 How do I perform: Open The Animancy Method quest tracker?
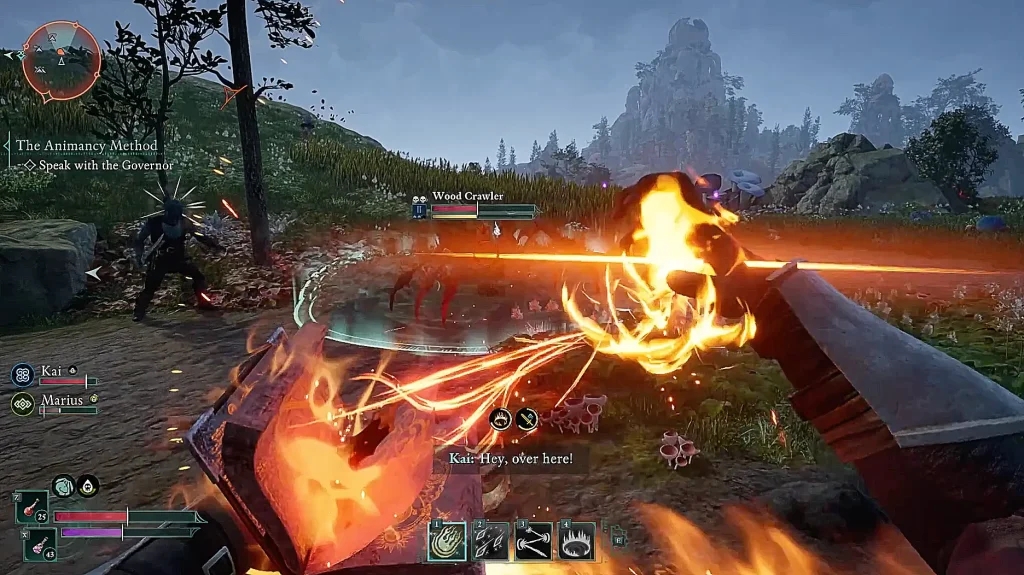(87, 145)
